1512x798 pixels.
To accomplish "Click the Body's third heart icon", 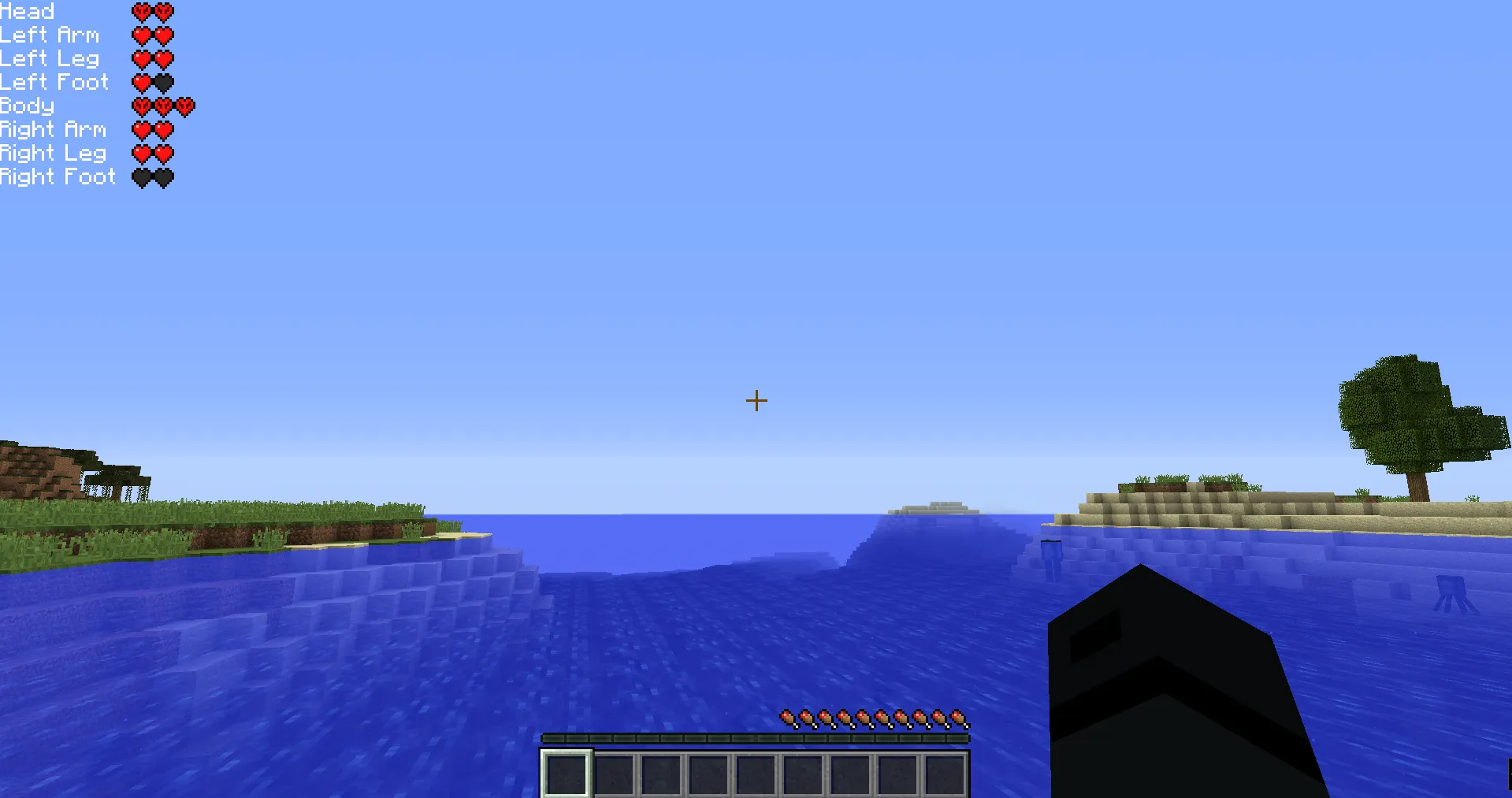I will tap(186, 105).
